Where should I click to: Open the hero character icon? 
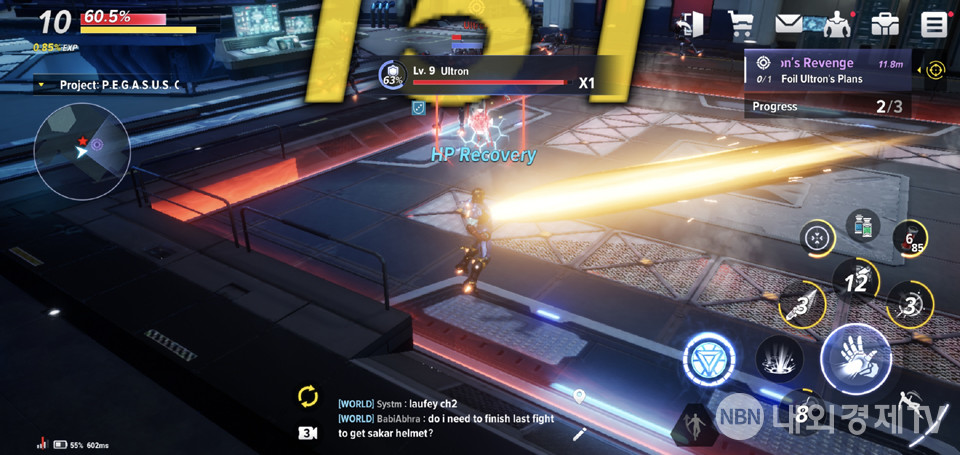click(x=836, y=24)
